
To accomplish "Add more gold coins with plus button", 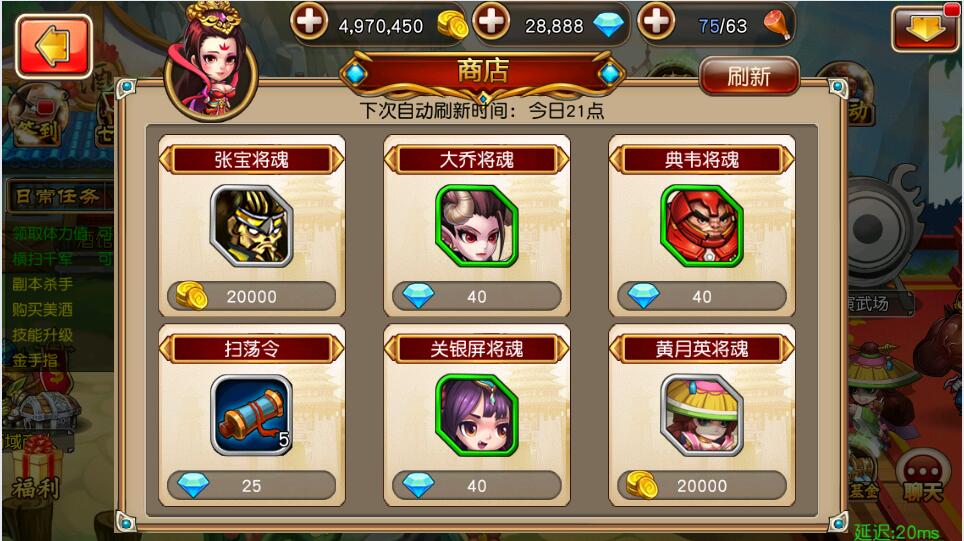I will point(310,23).
